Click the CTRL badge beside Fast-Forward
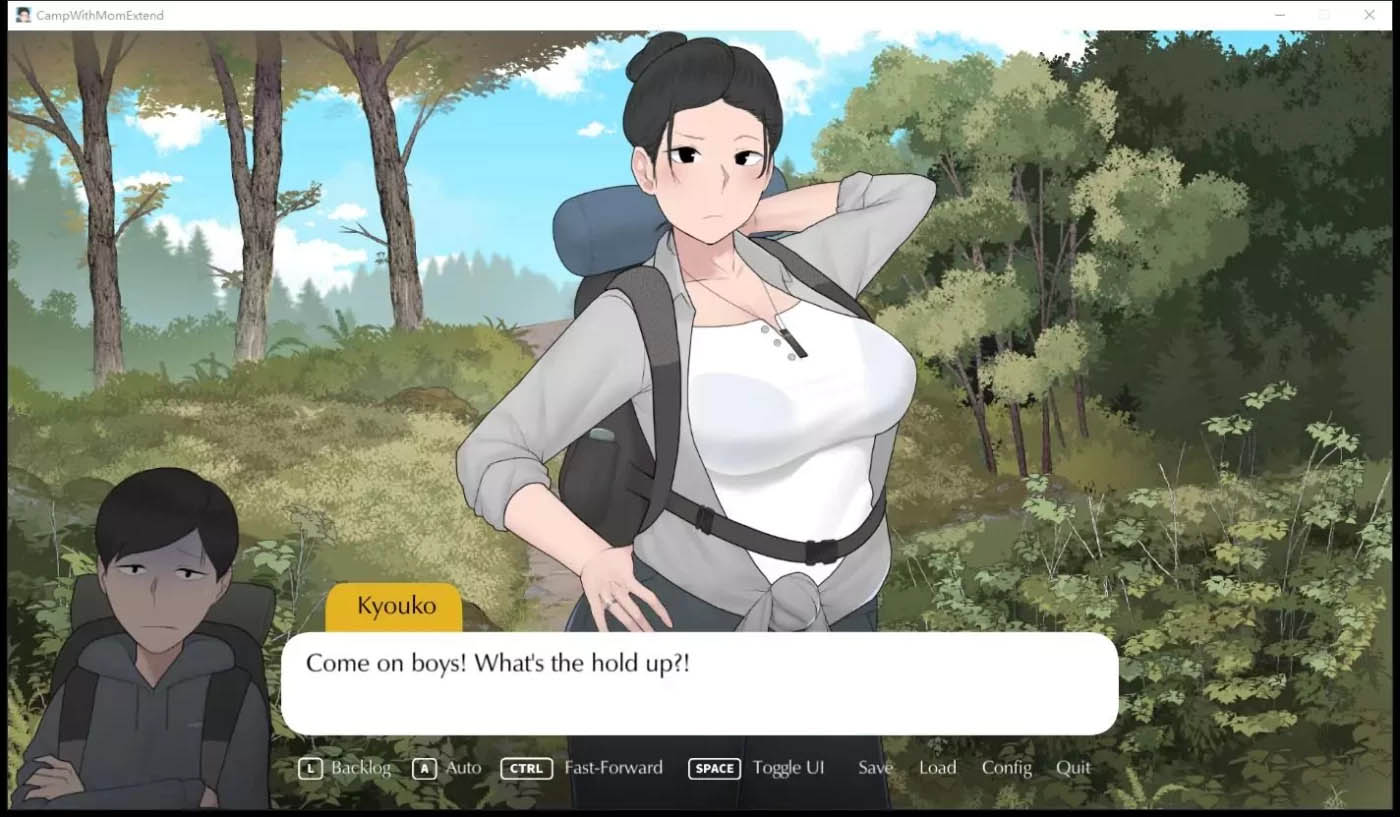The height and width of the screenshot is (817, 1400). 526,768
